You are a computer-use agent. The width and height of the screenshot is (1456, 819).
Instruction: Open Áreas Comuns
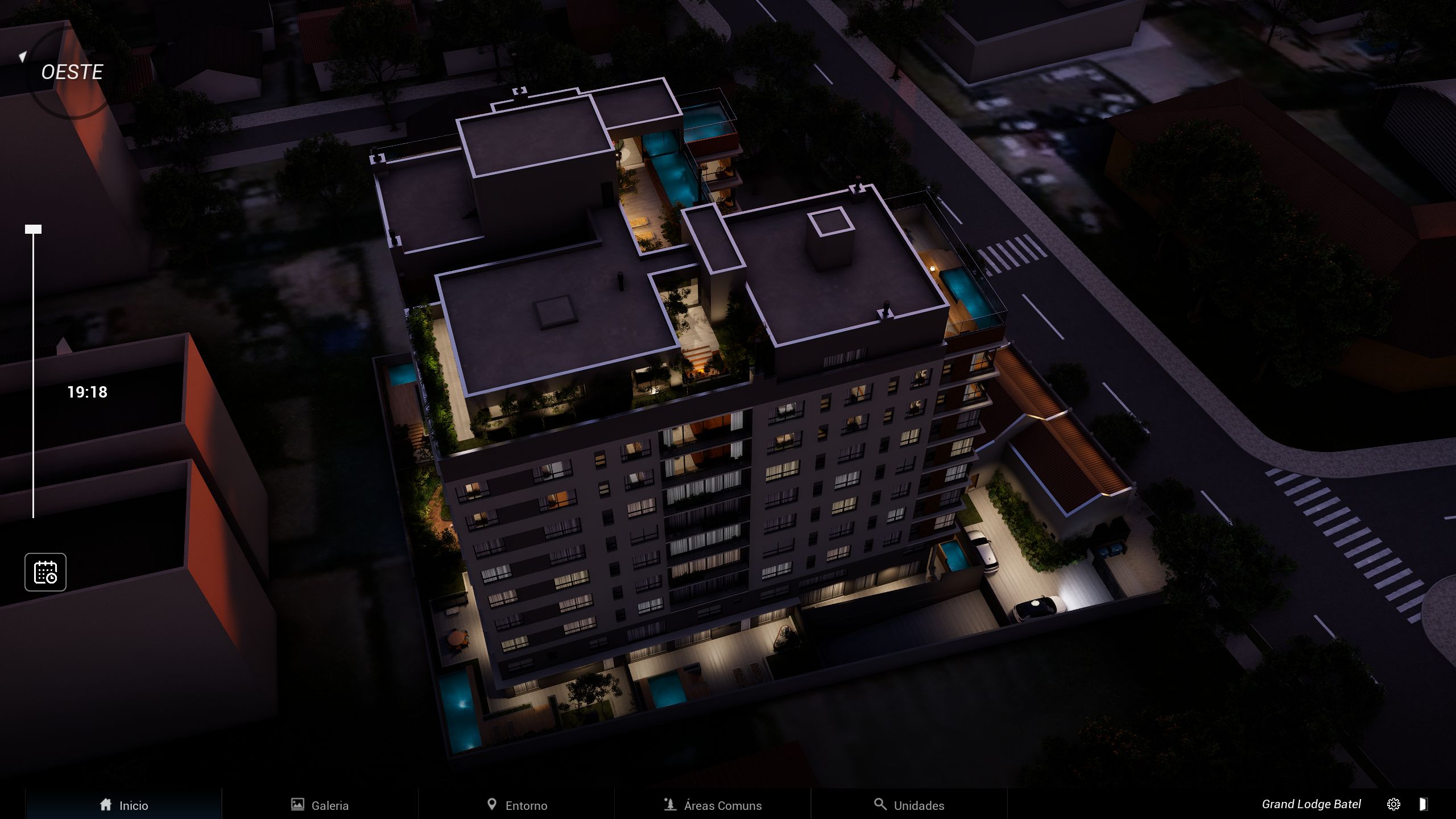[x=713, y=805]
